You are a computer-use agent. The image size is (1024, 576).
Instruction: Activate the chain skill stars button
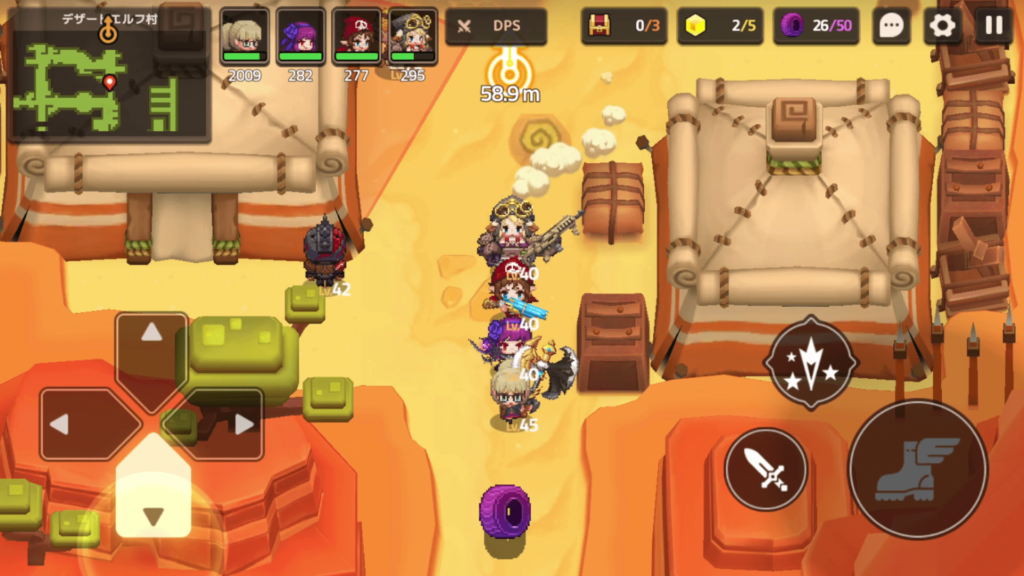(x=810, y=362)
